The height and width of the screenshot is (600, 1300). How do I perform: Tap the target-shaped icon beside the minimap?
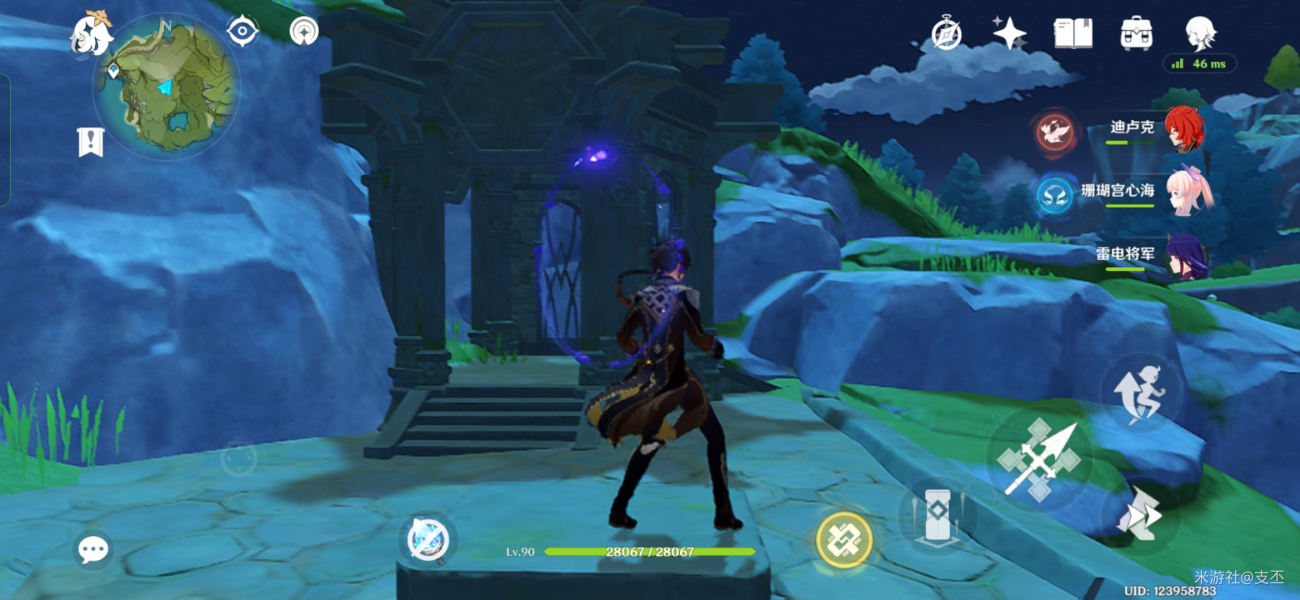[242, 31]
